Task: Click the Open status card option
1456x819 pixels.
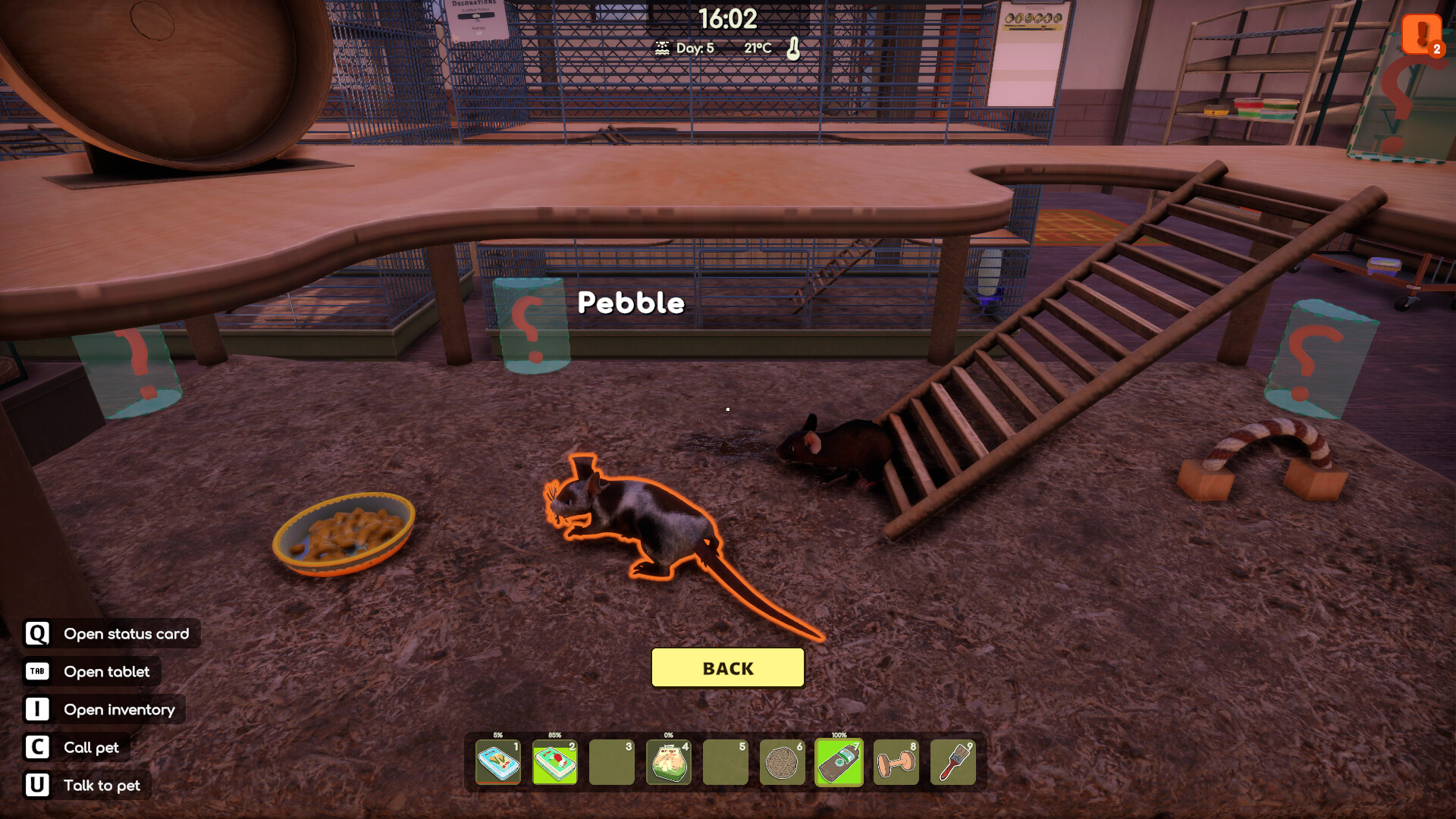Action: (112, 634)
